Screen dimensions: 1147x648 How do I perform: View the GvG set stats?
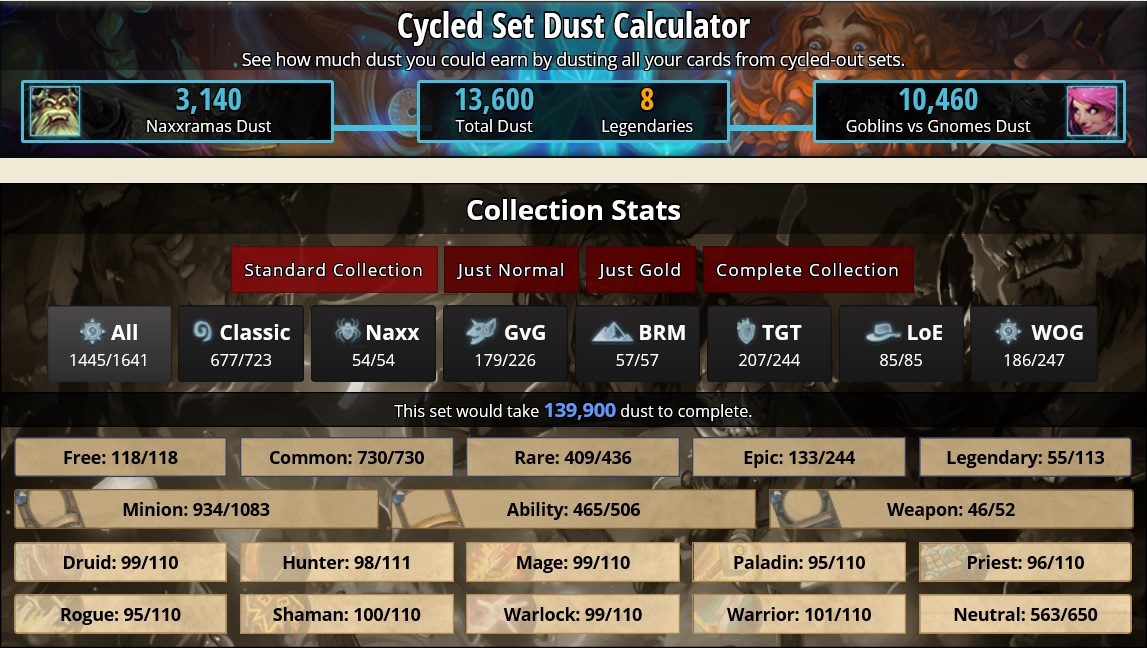[505, 344]
